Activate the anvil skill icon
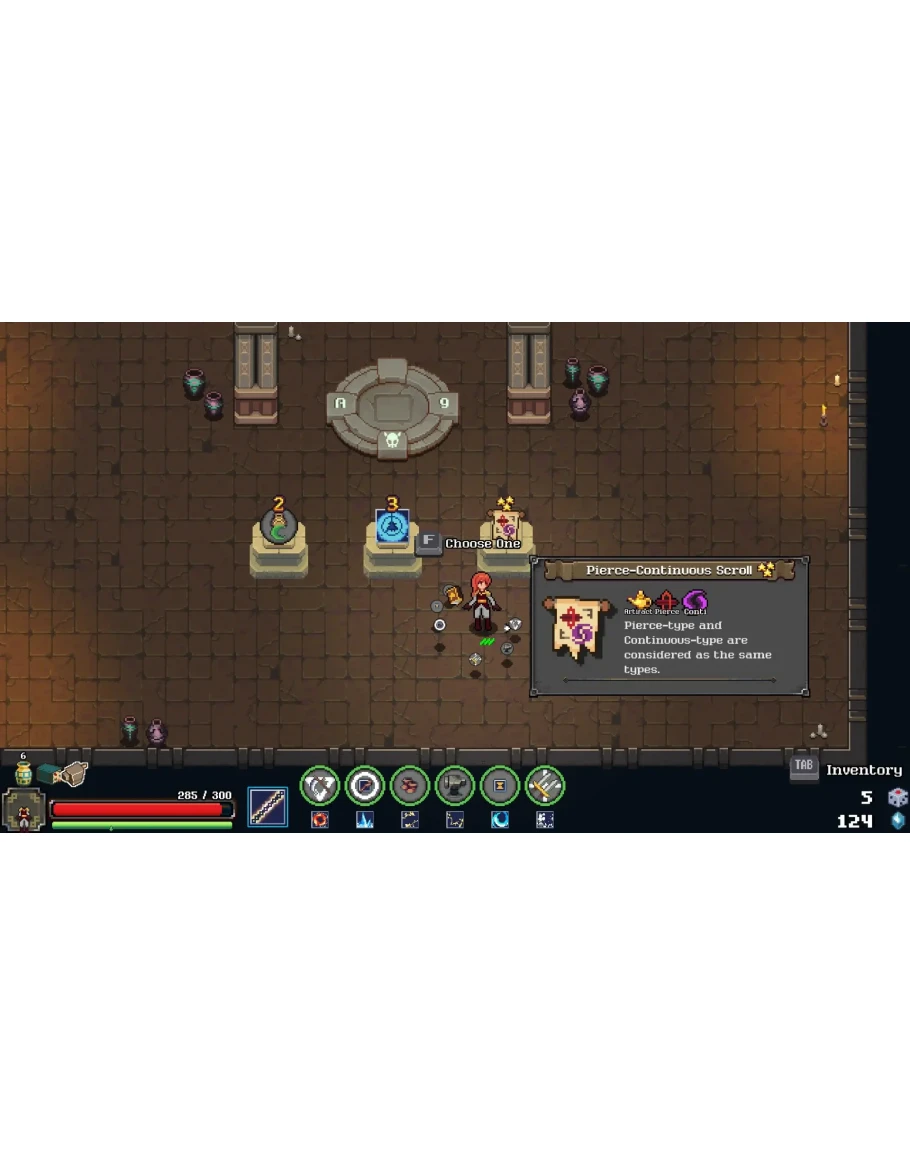Viewport: 910px width, 1155px height. [x=454, y=786]
